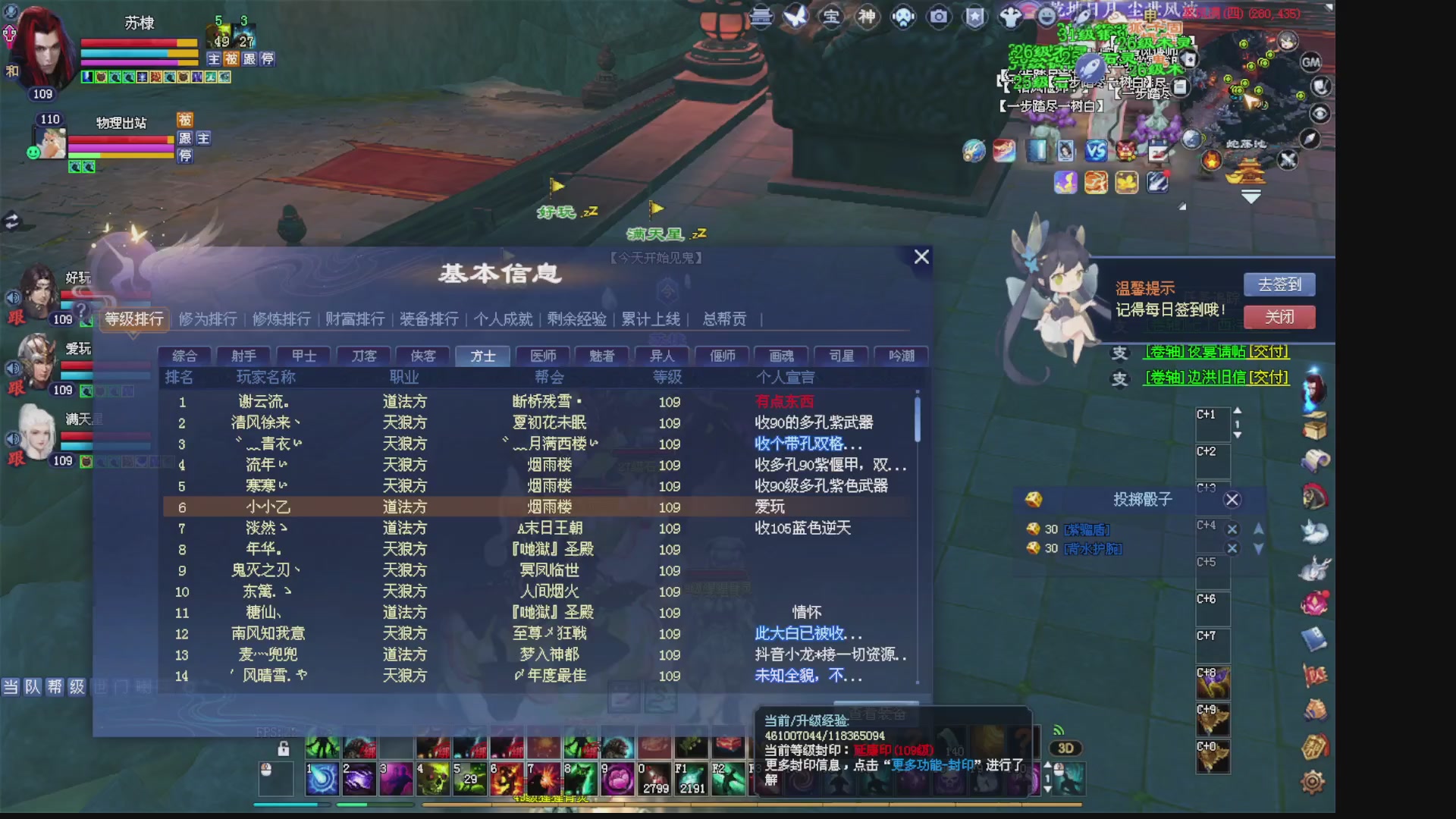Toggle 停 status near 物理出站
The image size is (1456, 819).
pyautogui.click(x=184, y=157)
